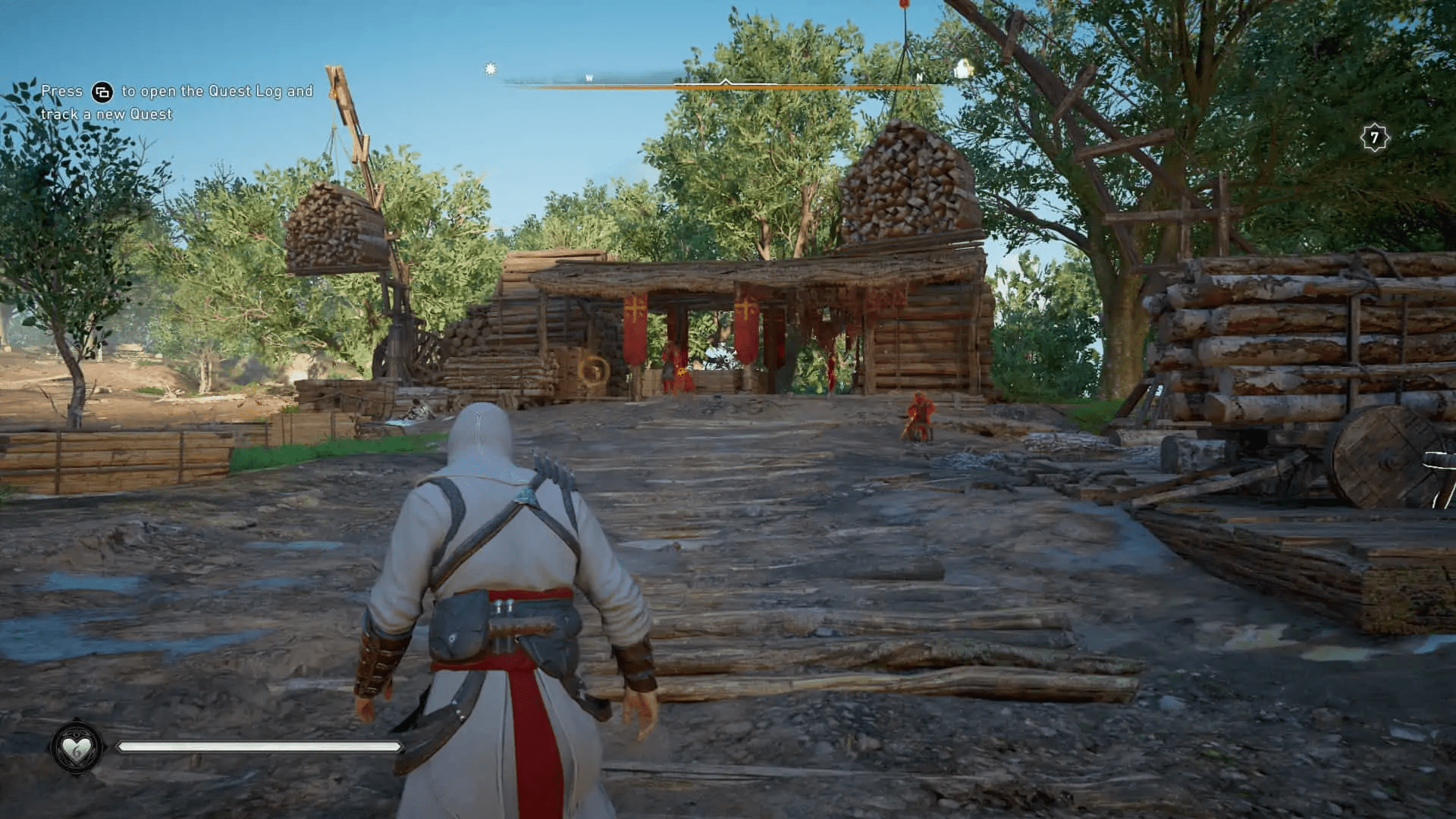Click the 'track a new Quest' text
Viewport: 1456px width, 819px height.
[x=106, y=114]
